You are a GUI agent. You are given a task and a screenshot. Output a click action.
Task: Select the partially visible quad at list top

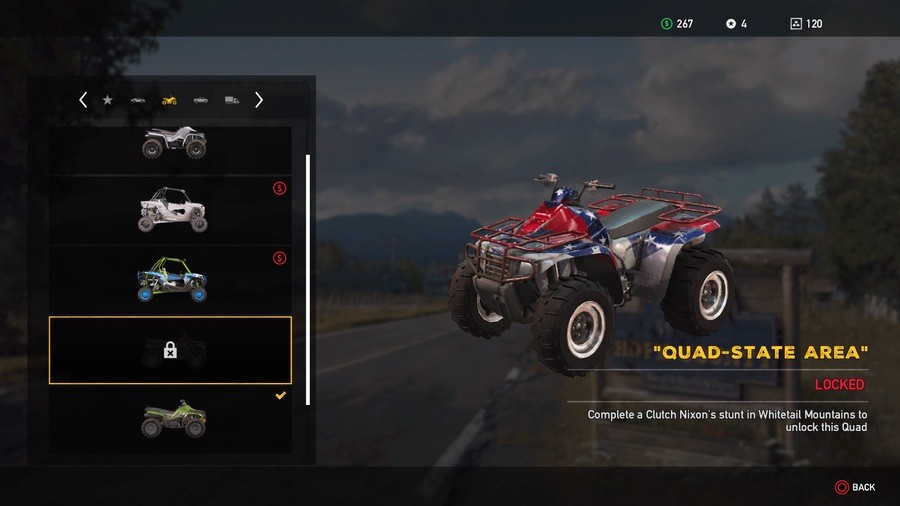click(171, 143)
